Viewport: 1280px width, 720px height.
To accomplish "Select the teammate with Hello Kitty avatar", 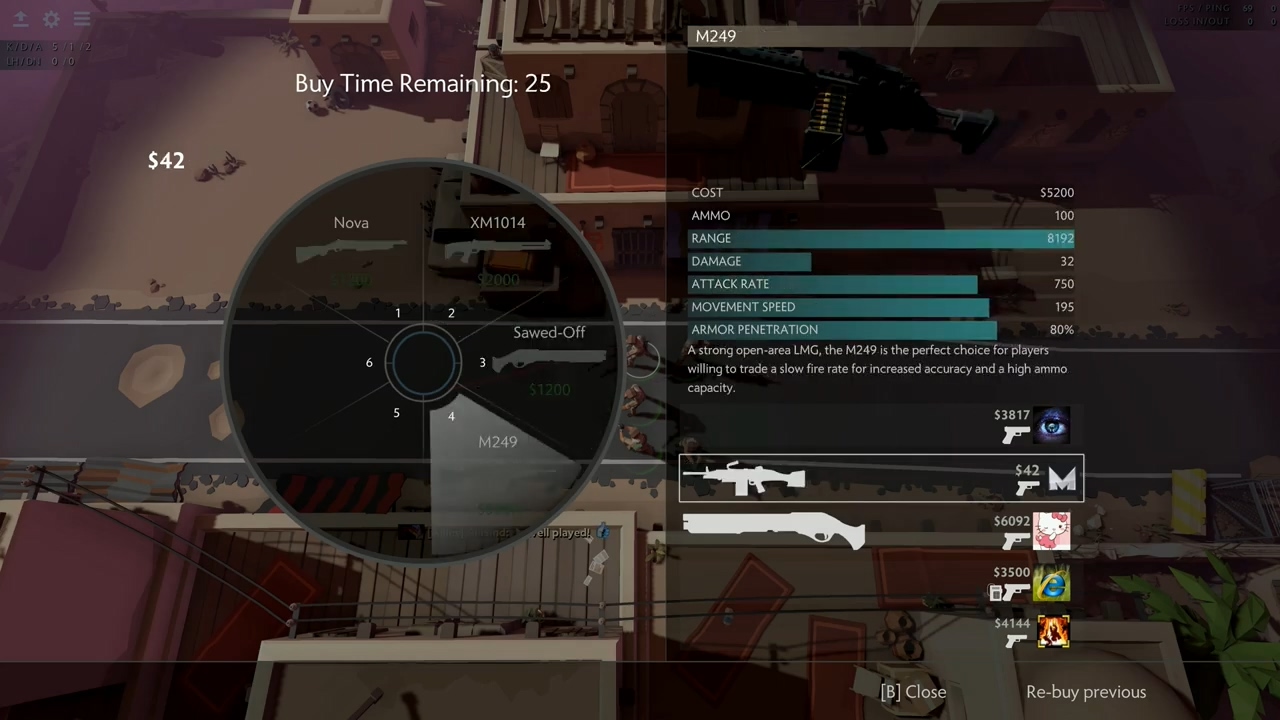I will (x=1052, y=531).
